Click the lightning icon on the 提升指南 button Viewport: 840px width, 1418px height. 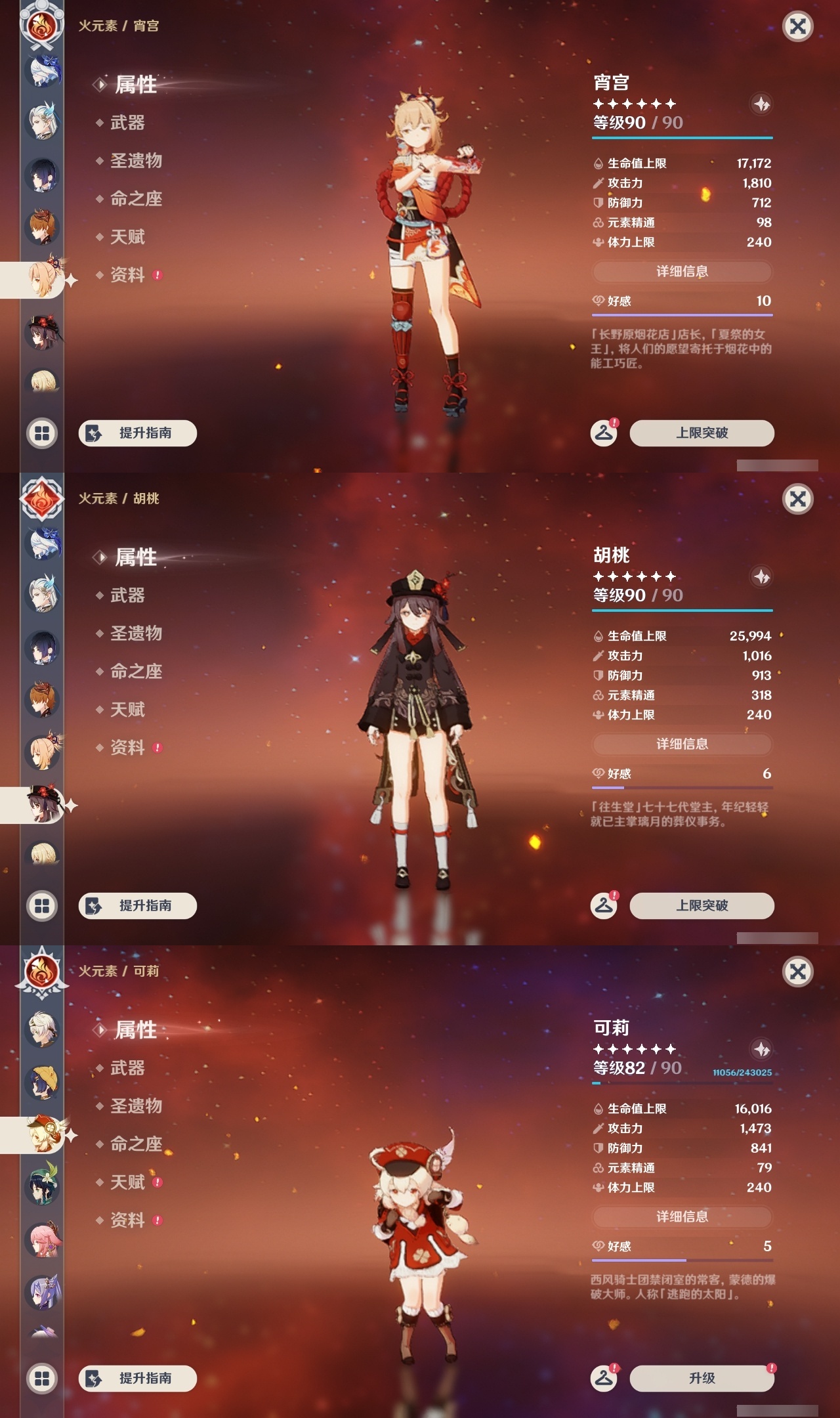[93, 433]
